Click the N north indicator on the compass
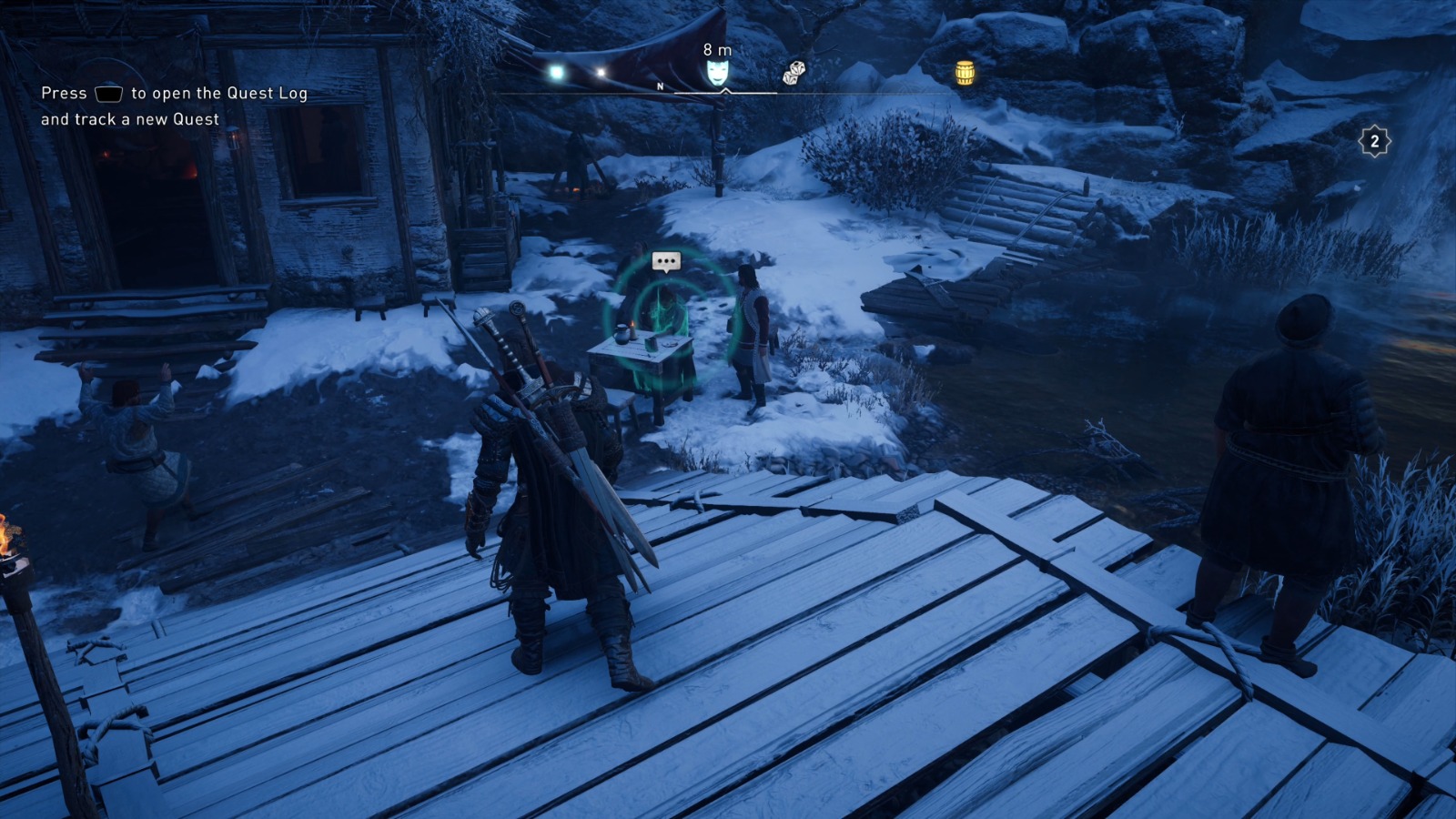1456x819 pixels. (661, 86)
